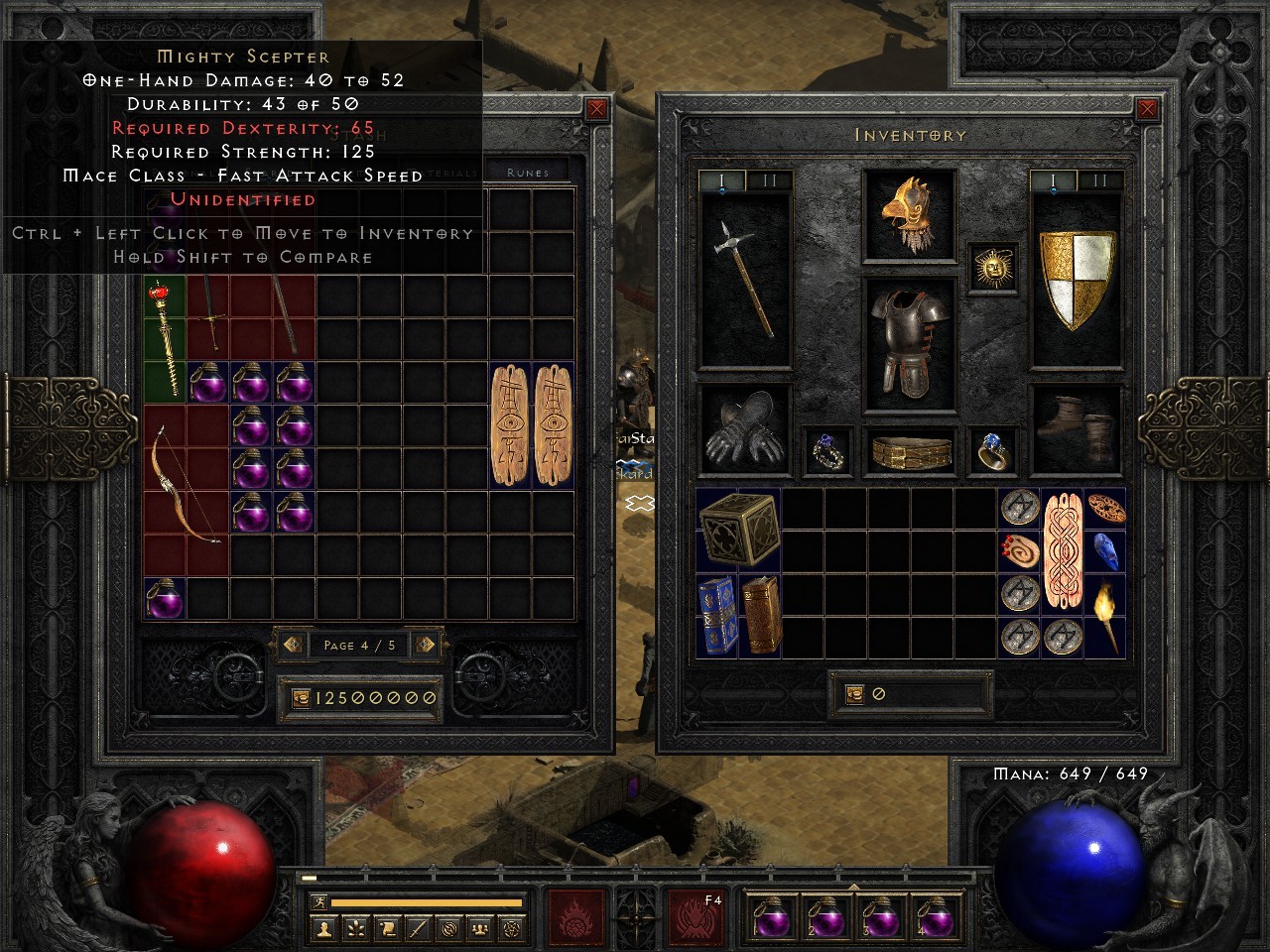This screenshot has width=1270, height=952.
Task: Click the yellow stamina bar
Action: [x=429, y=903]
